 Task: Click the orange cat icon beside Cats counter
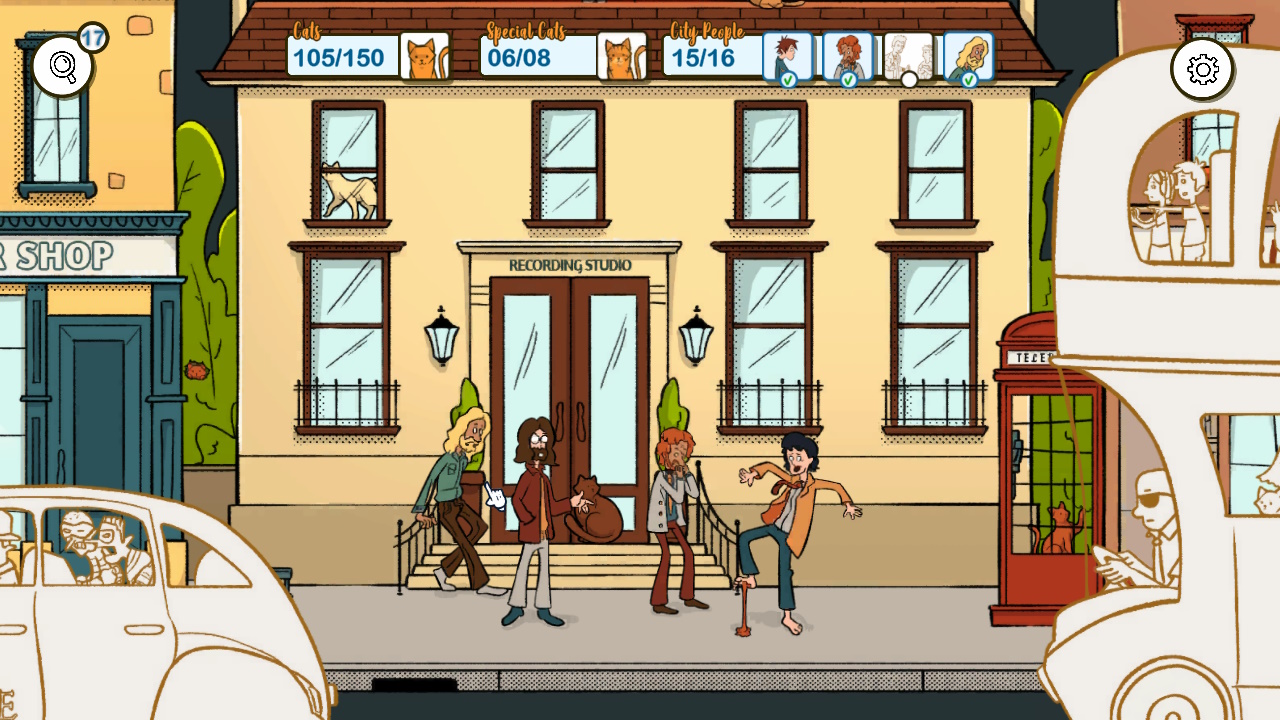point(424,55)
